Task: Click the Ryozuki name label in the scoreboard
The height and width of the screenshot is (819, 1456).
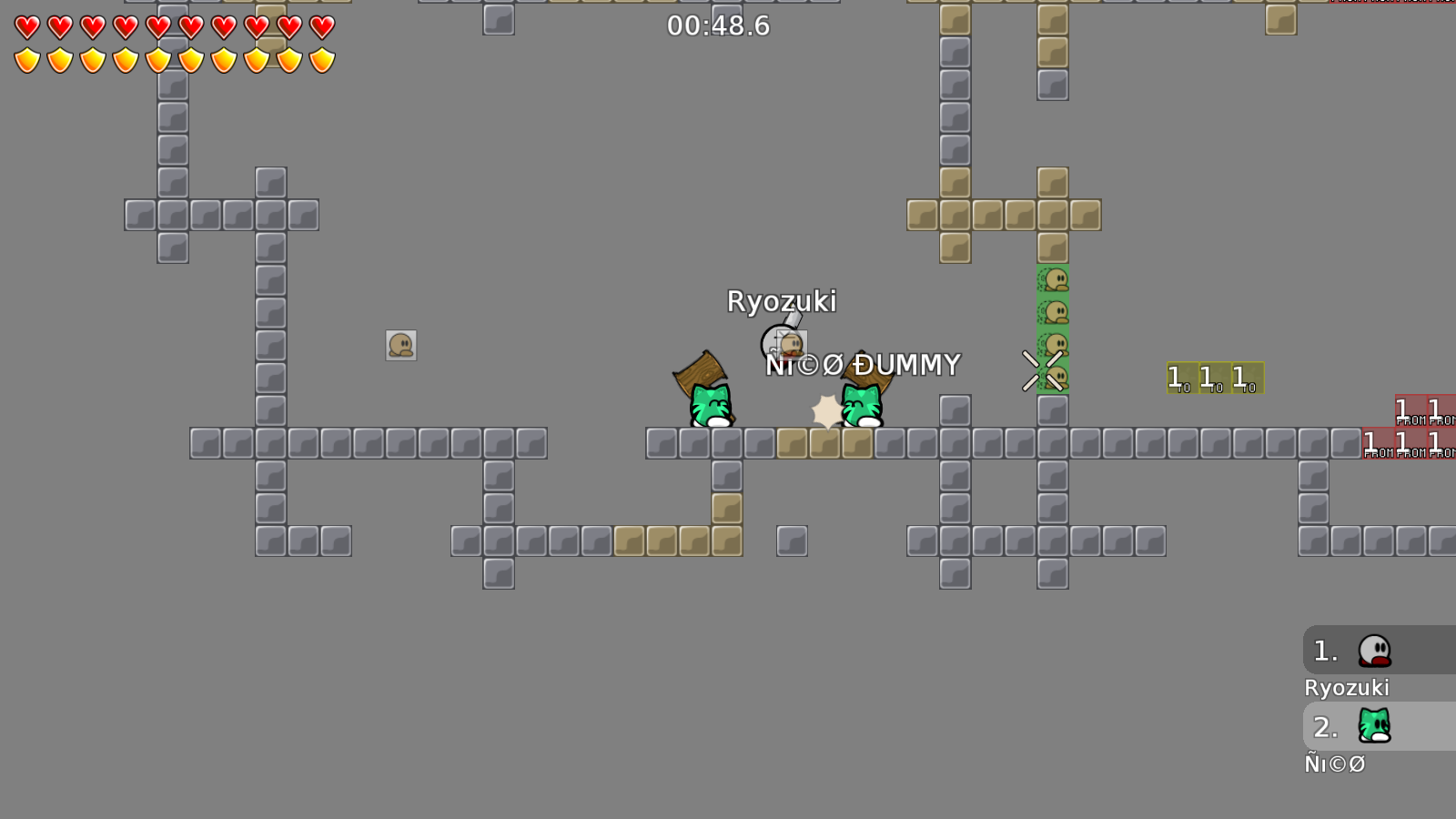Action: 1348,689
